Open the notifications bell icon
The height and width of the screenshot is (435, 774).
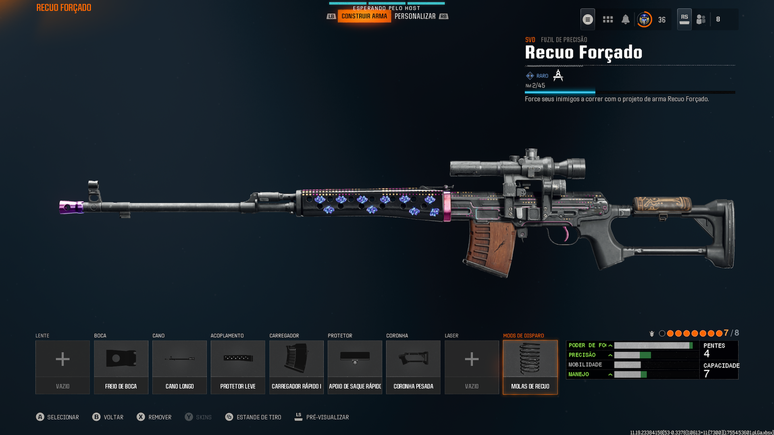click(626, 19)
